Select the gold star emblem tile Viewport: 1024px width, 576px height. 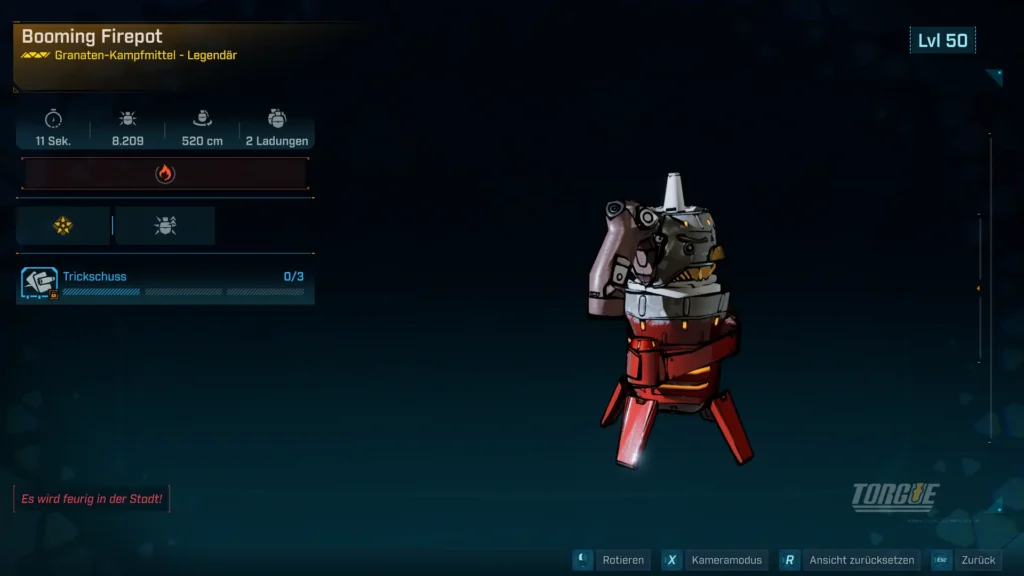[63, 226]
